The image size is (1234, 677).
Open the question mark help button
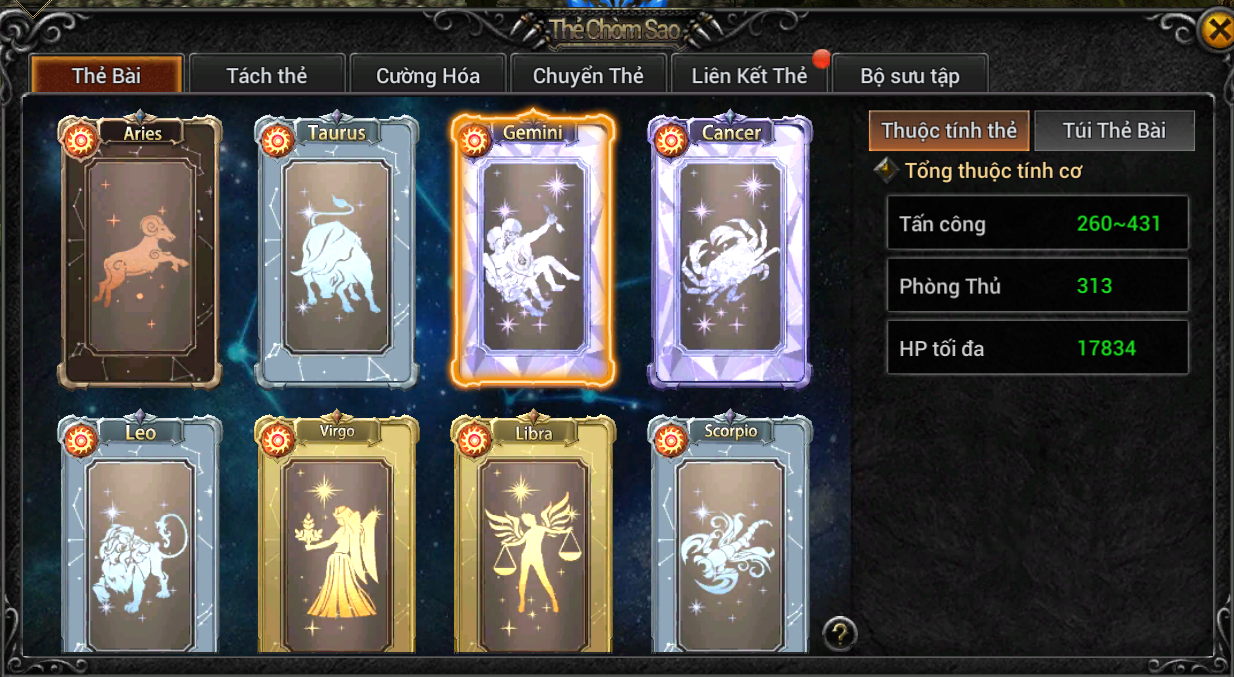(840, 632)
